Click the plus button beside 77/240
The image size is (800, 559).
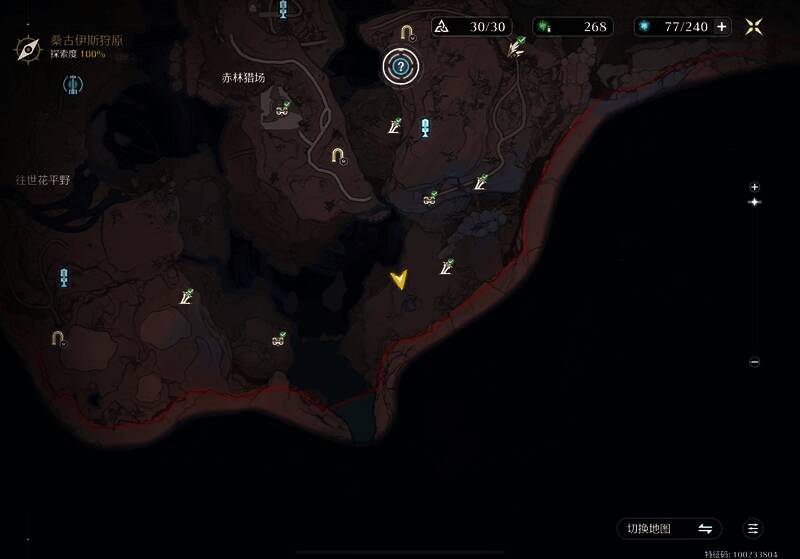[x=722, y=27]
